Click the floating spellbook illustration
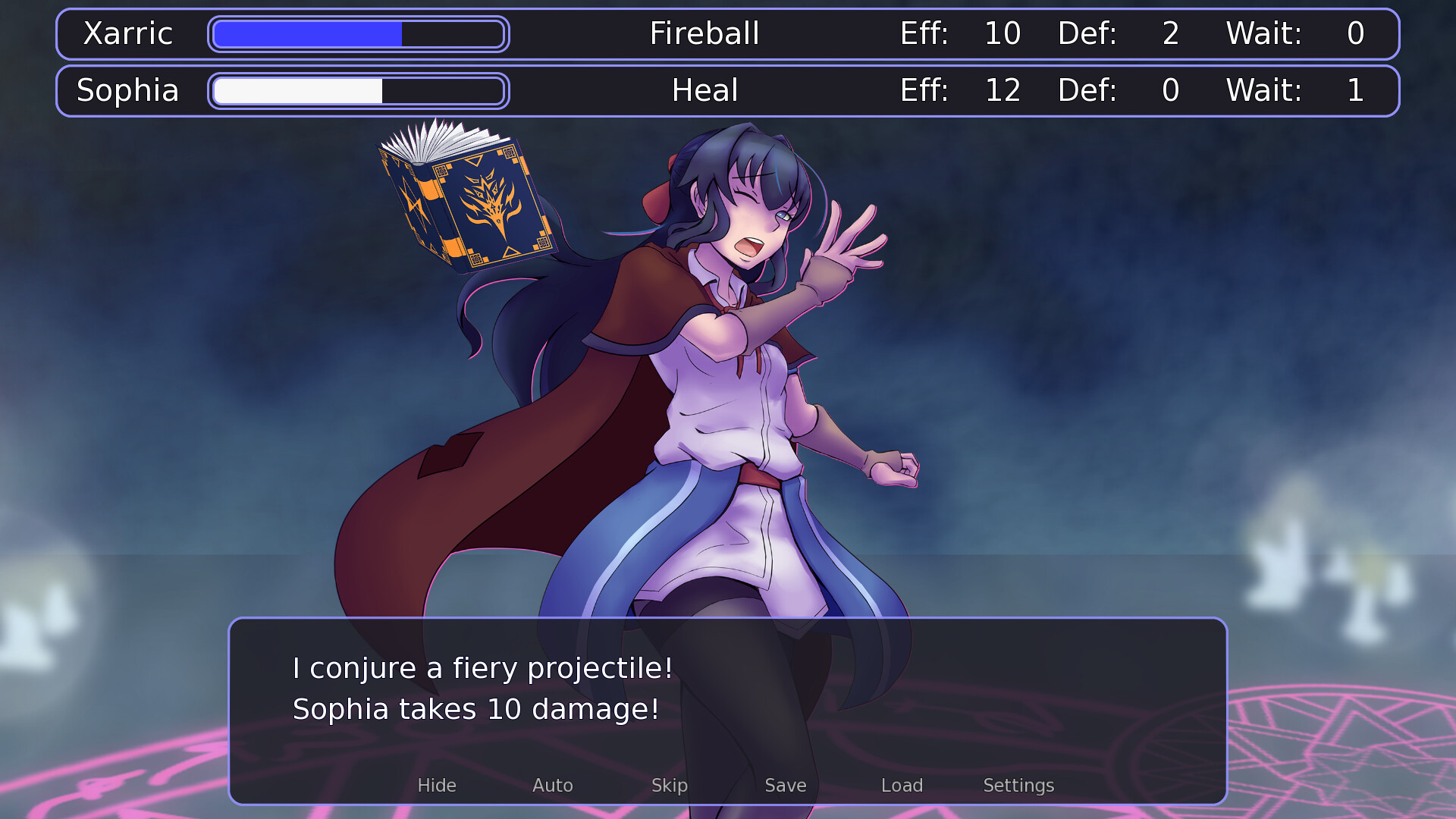Viewport: 1456px width, 819px height. pyautogui.click(x=466, y=205)
